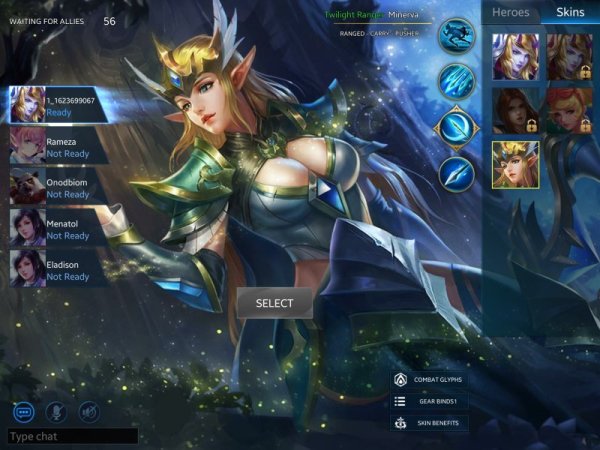Viewport: 600px width, 450px height.
Task: Toggle the muted speaker icon
Action: [89, 410]
